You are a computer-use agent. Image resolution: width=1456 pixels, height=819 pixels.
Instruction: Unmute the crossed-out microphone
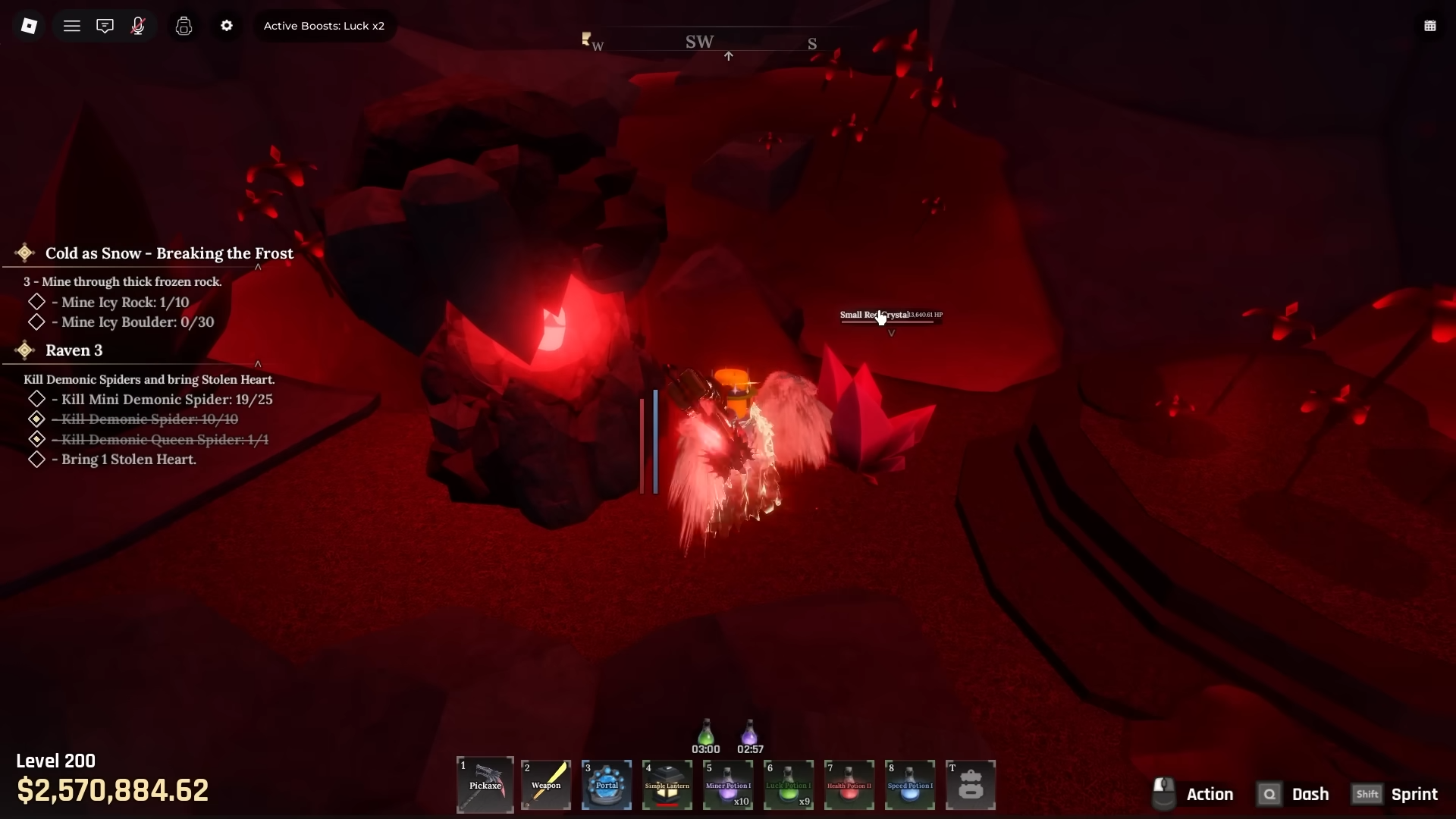138,26
